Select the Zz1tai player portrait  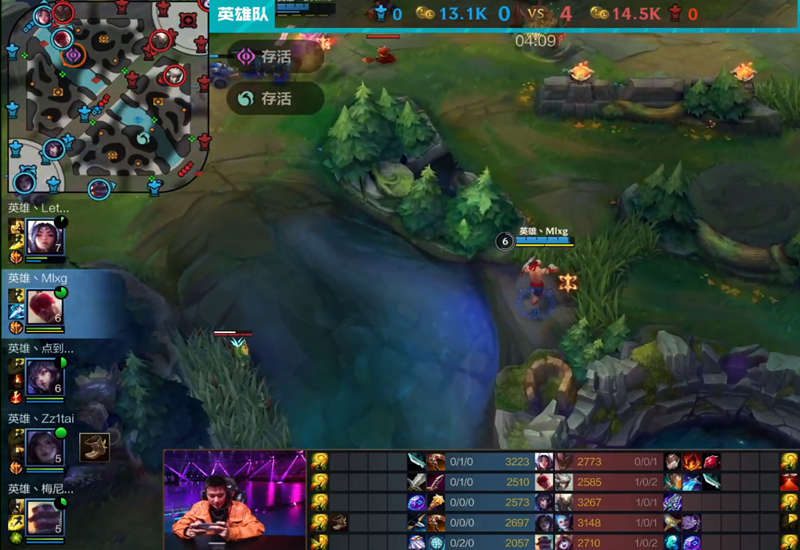[45, 446]
